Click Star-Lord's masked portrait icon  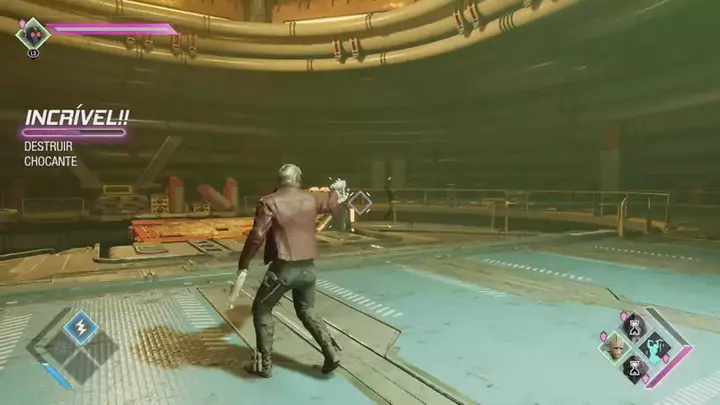tap(32, 35)
